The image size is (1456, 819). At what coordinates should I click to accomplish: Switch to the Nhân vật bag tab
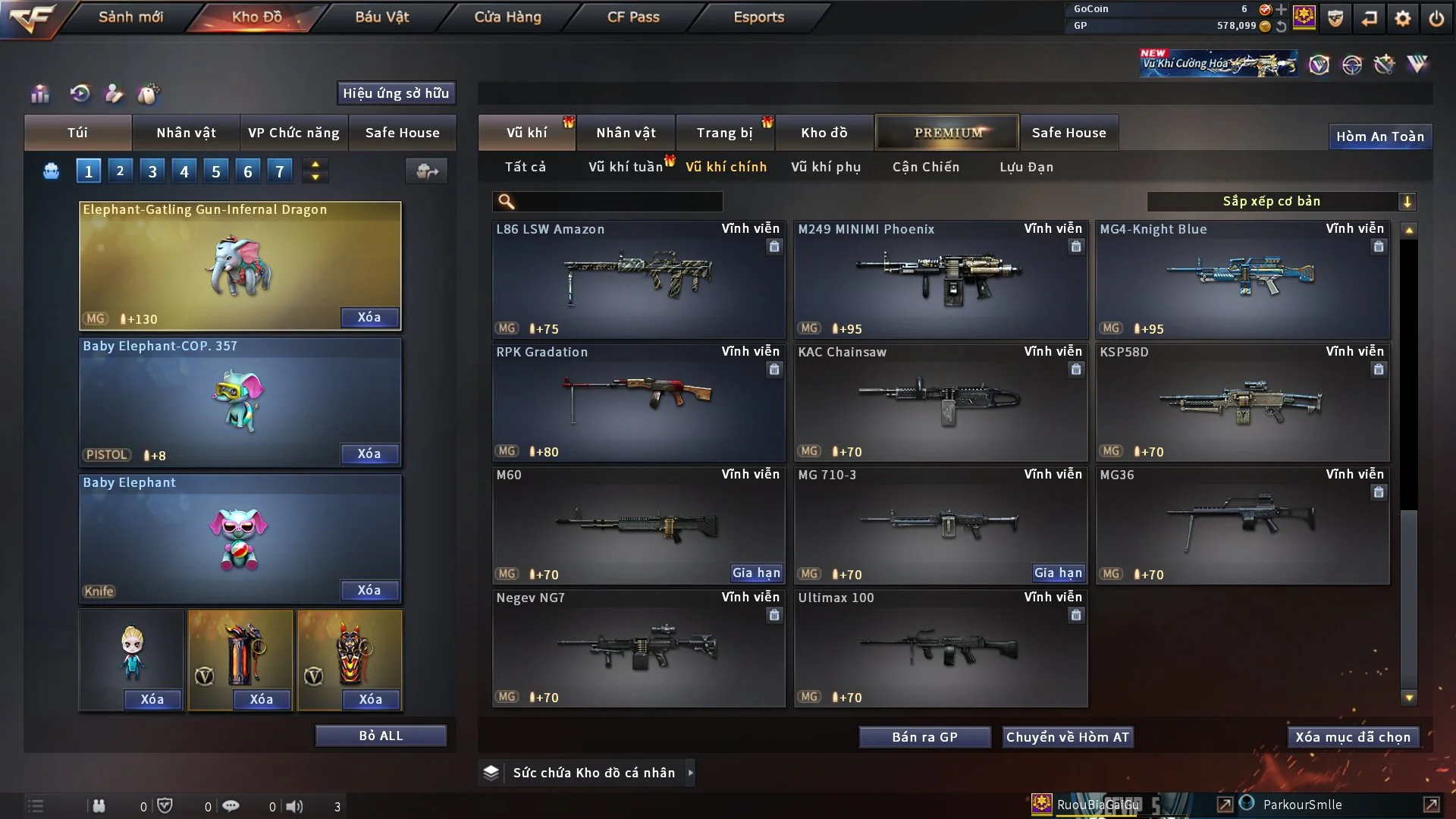(186, 133)
